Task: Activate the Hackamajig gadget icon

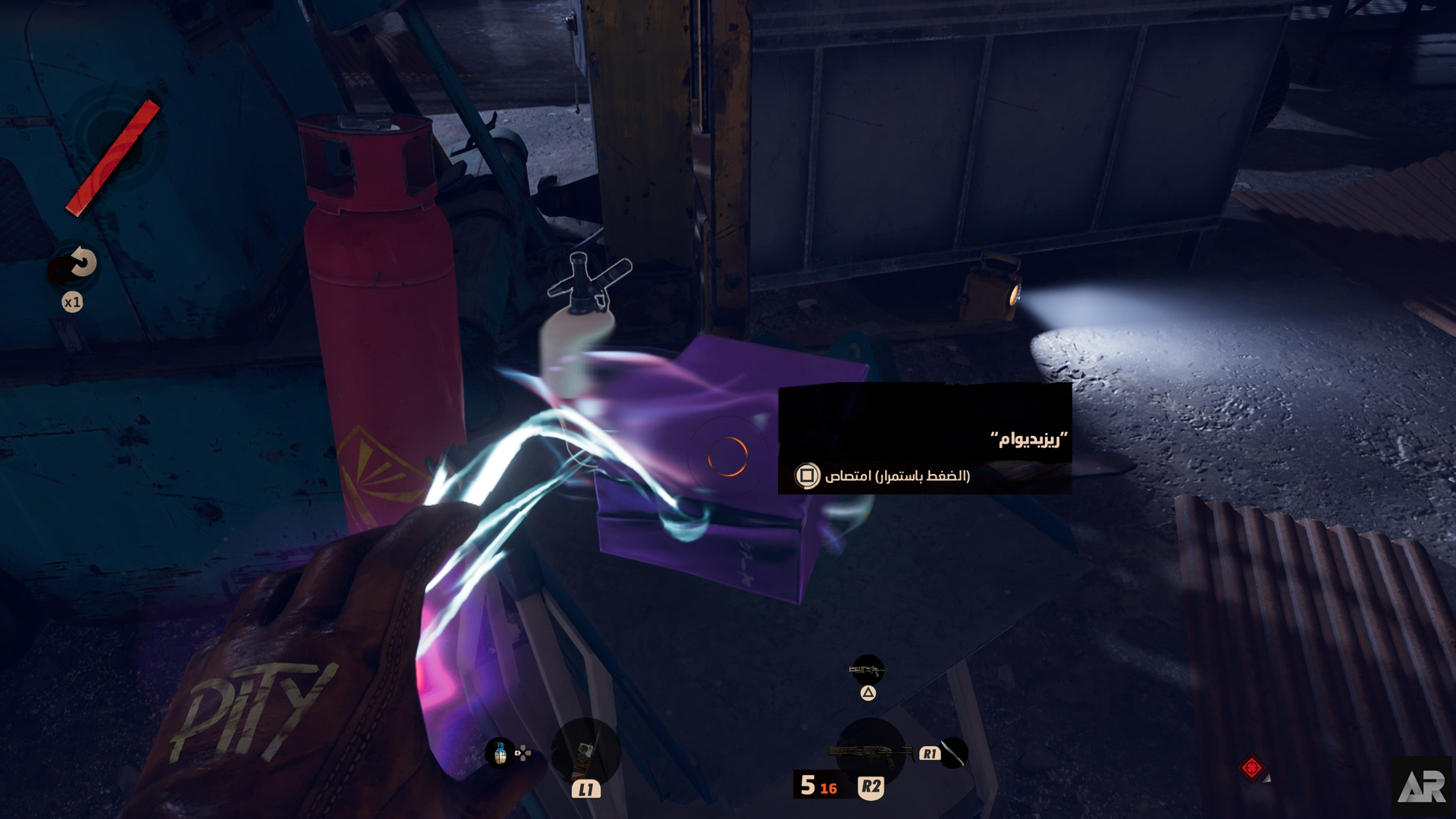Action: pyautogui.click(x=585, y=752)
